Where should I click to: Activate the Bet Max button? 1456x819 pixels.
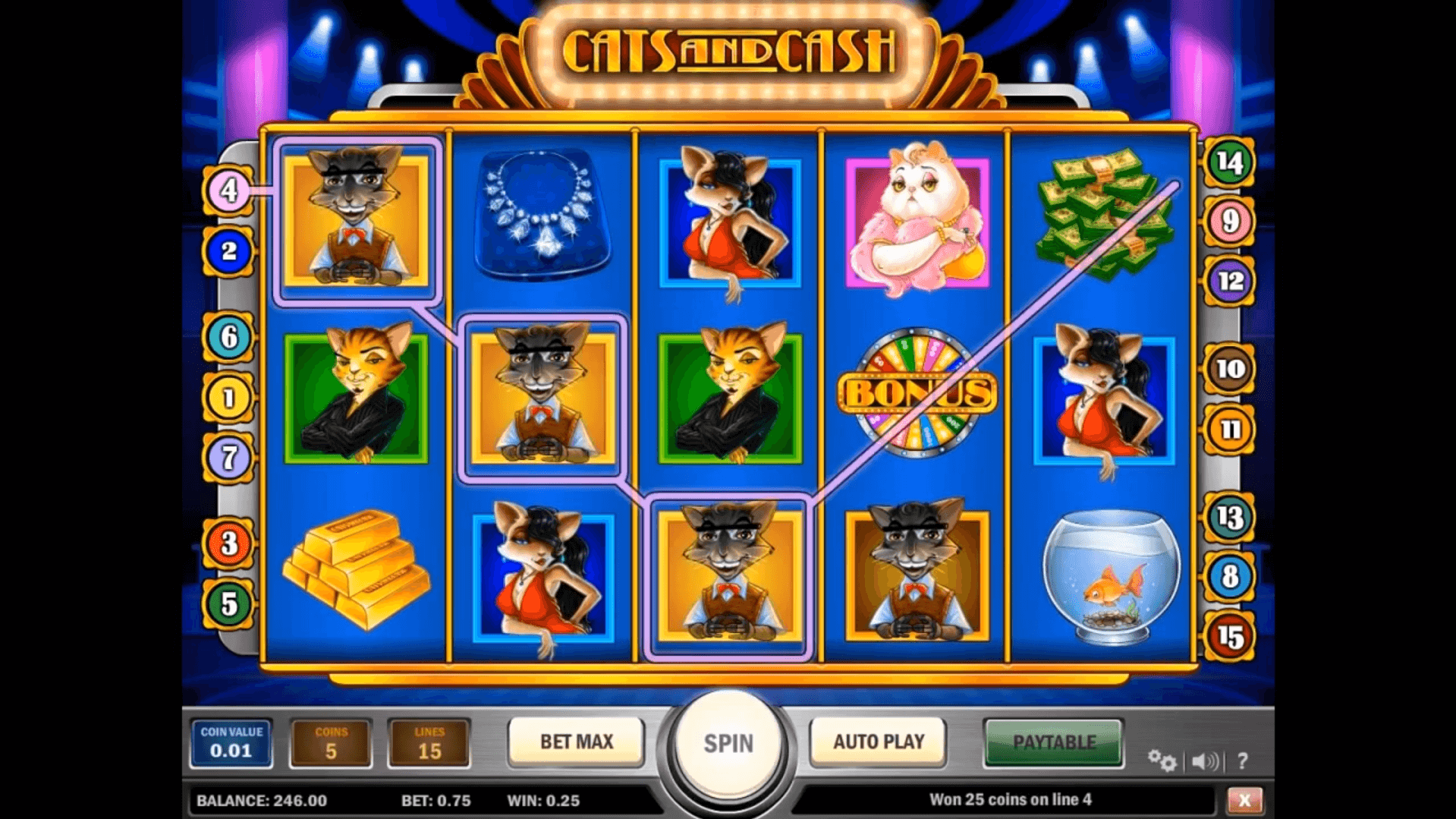click(x=576, y=742)
